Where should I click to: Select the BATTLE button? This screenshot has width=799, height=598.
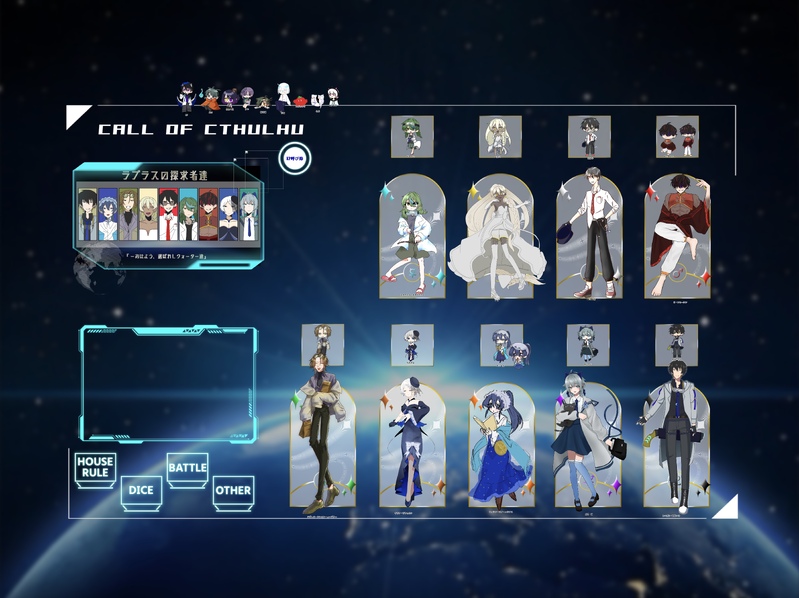click(187, 468)
